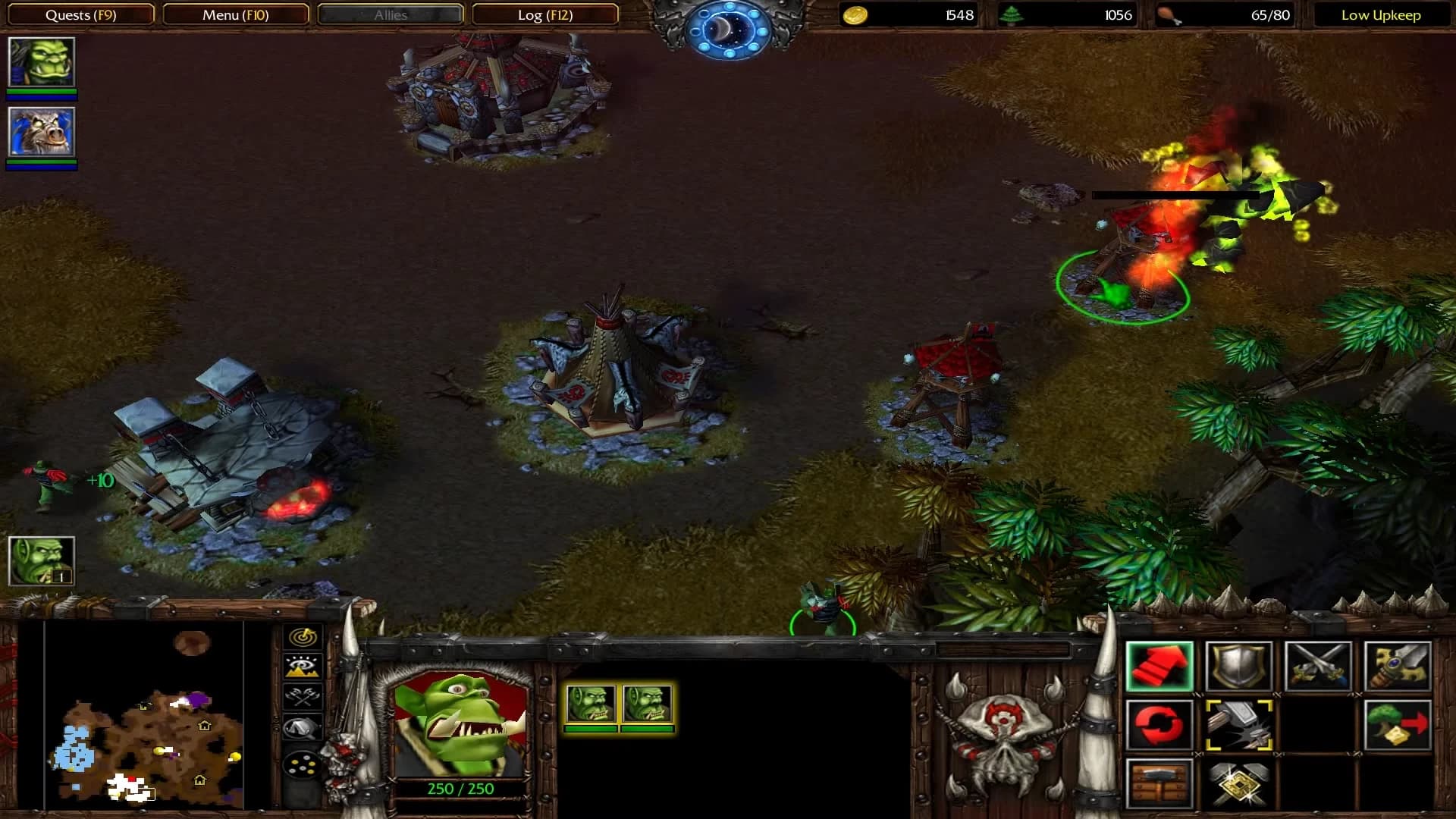Issue the Stop command using shield icon
Image resolution: width=1456 pixels, height=819 pixels.
(x=1238, y=666)
